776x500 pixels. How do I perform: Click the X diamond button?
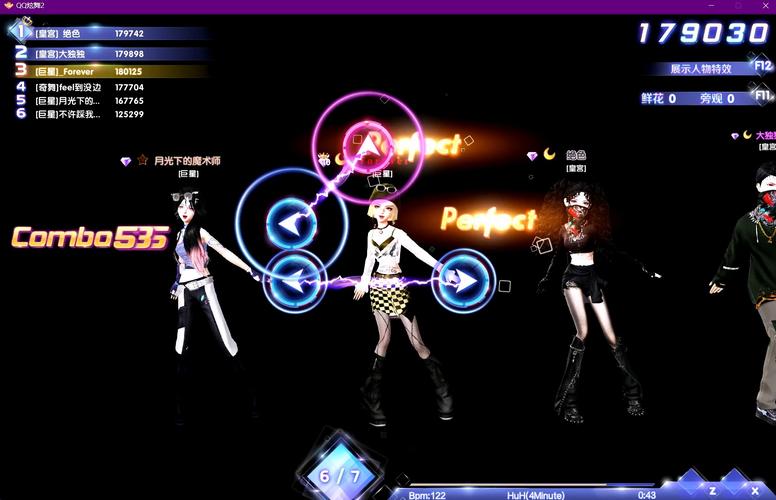741,490
